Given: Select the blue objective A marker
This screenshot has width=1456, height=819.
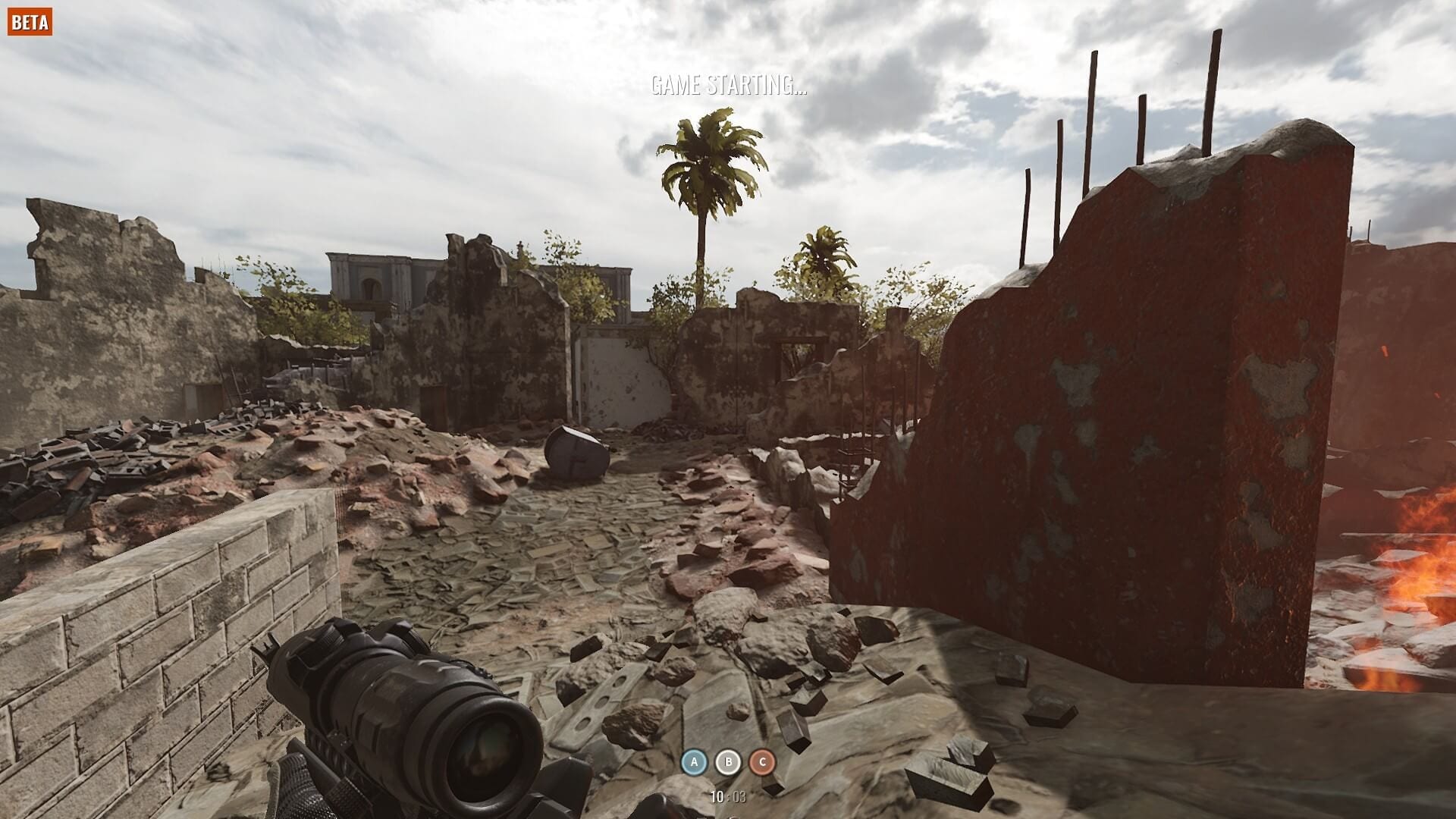Looking at the screenshot, I should click(694, 762).
